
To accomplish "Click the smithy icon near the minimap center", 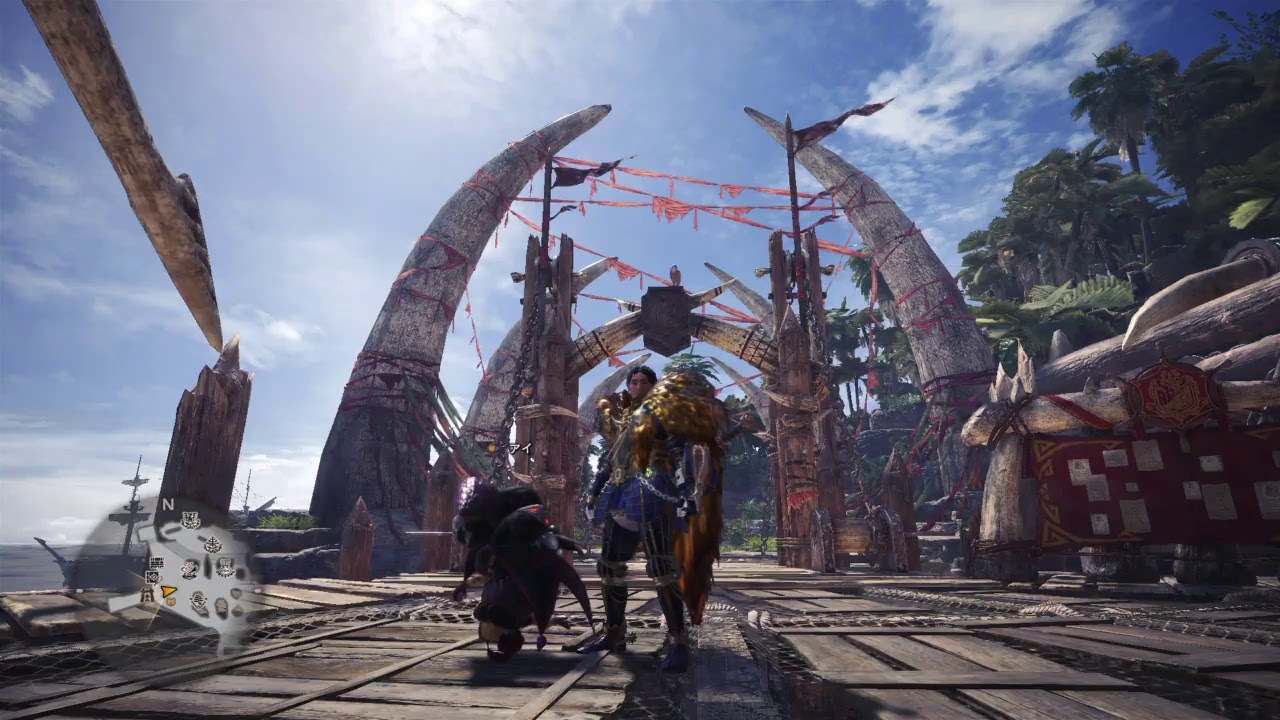I will coord(189,568).
